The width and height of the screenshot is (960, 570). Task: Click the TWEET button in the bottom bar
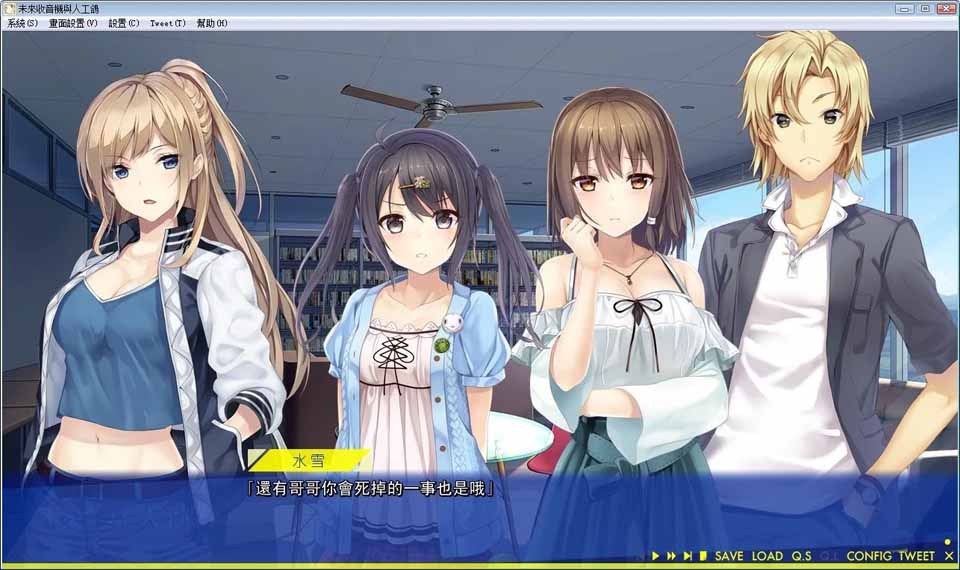tap(916, 556)
